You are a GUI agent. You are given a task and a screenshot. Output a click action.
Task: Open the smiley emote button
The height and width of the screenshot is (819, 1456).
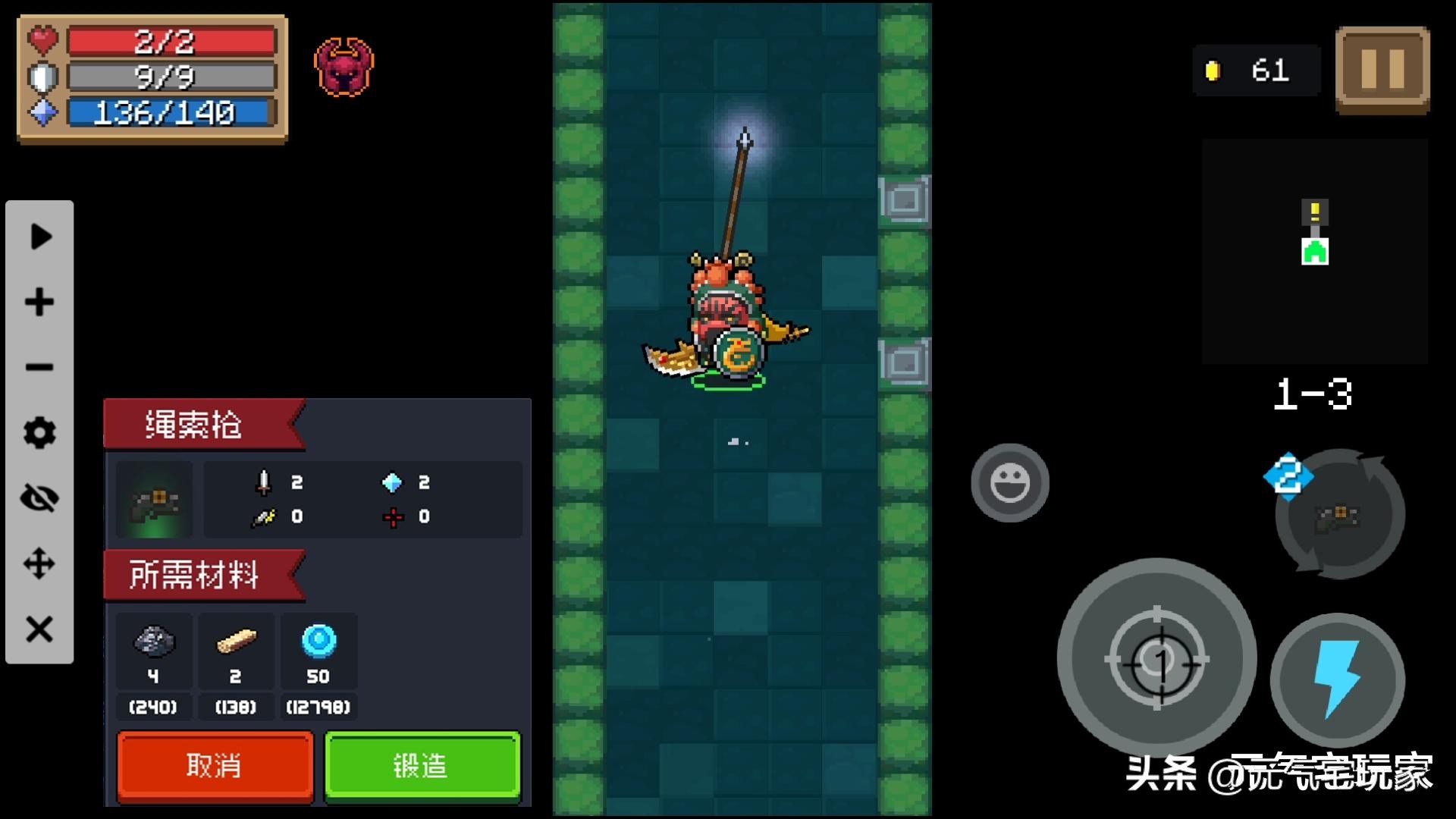(1009, 482)
